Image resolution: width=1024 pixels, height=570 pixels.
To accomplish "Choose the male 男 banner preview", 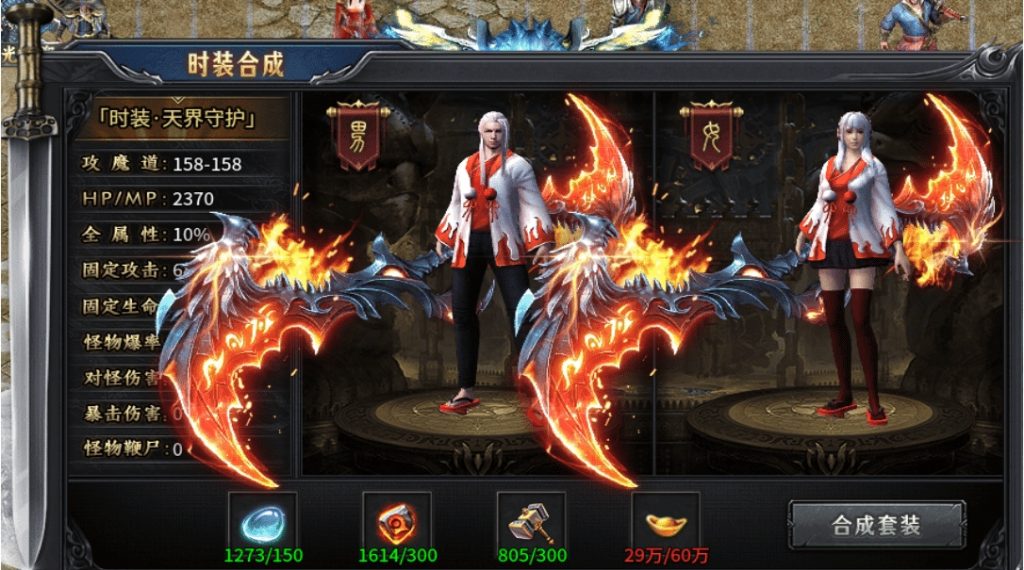I will point(356,138).
